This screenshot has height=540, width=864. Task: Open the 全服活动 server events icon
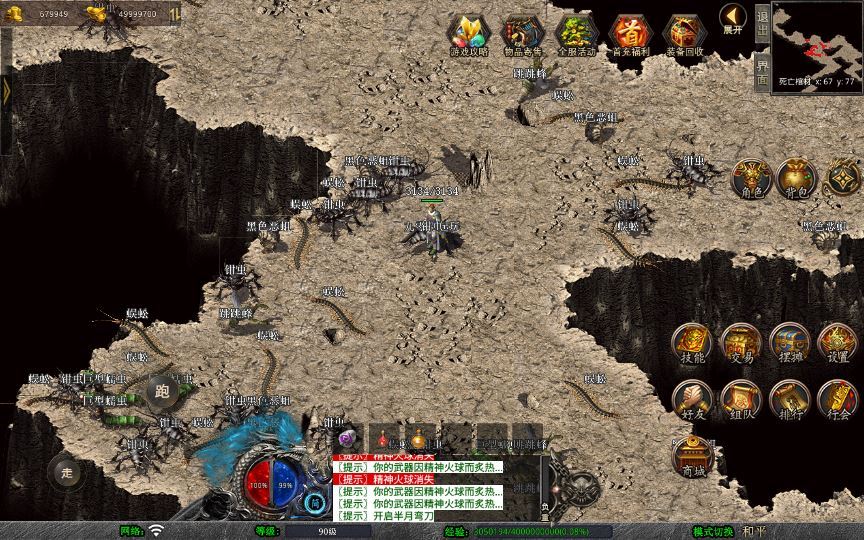pos(575,35)
